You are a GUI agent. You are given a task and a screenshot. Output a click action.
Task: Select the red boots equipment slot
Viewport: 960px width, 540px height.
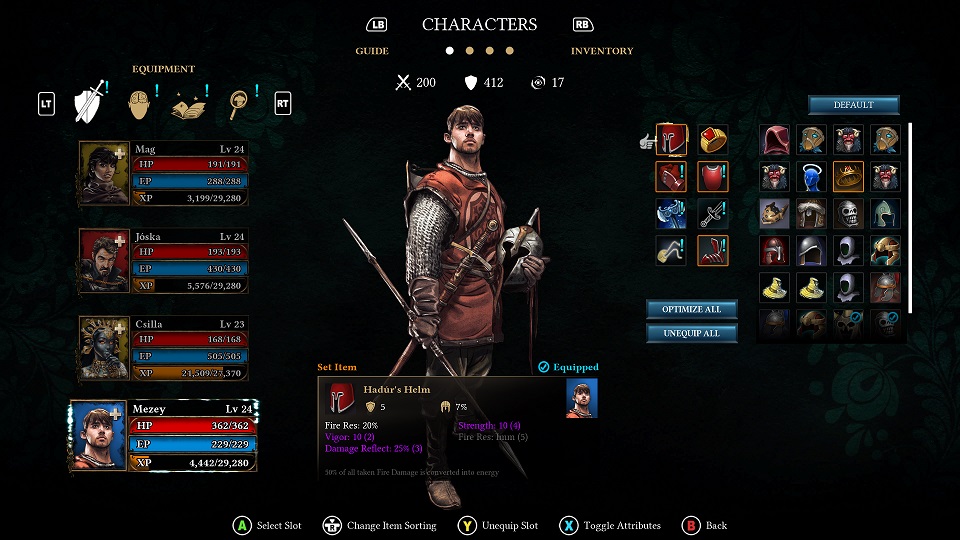(x=712, y=250)
